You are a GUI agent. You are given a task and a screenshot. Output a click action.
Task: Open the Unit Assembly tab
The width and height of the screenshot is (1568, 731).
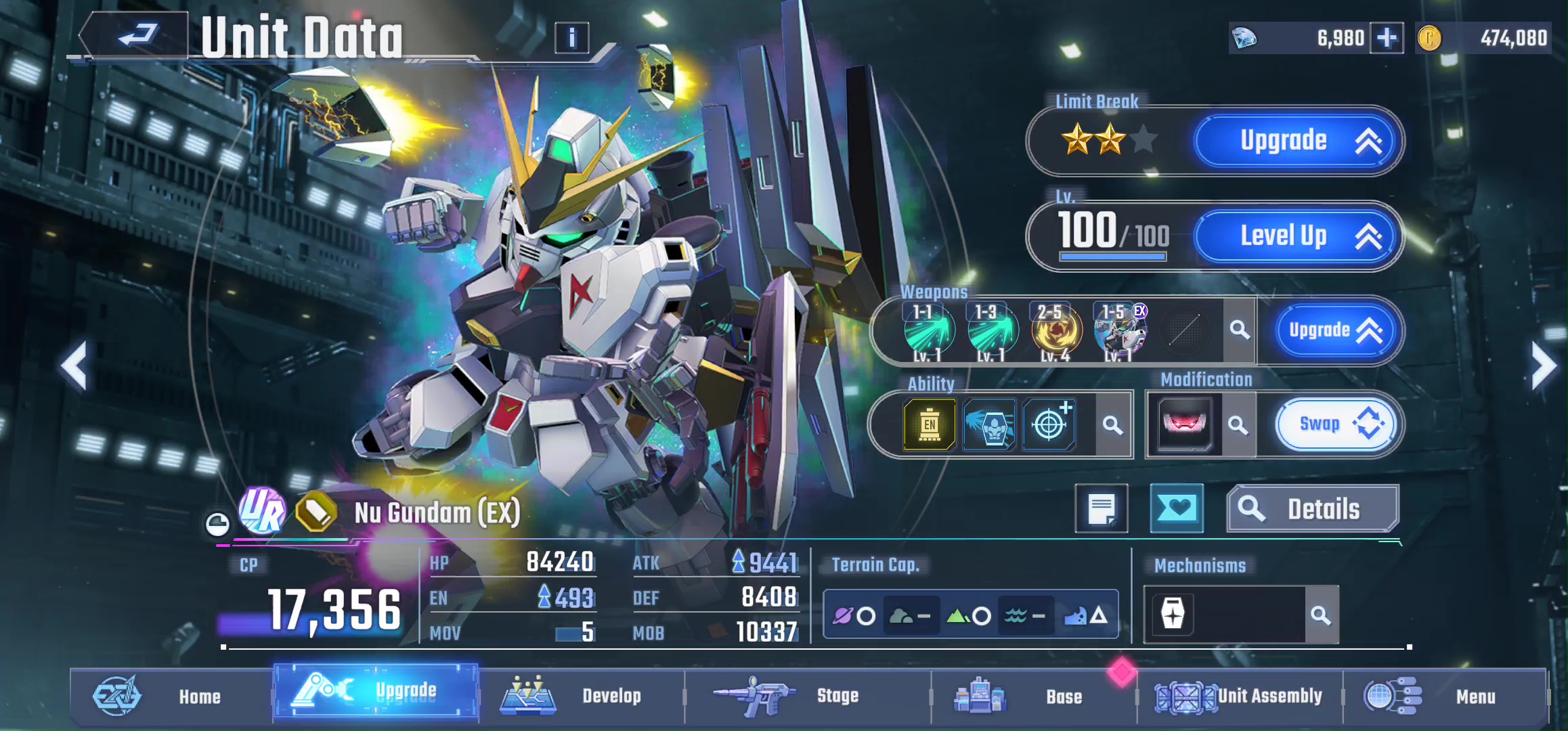tap(1240, 696)
